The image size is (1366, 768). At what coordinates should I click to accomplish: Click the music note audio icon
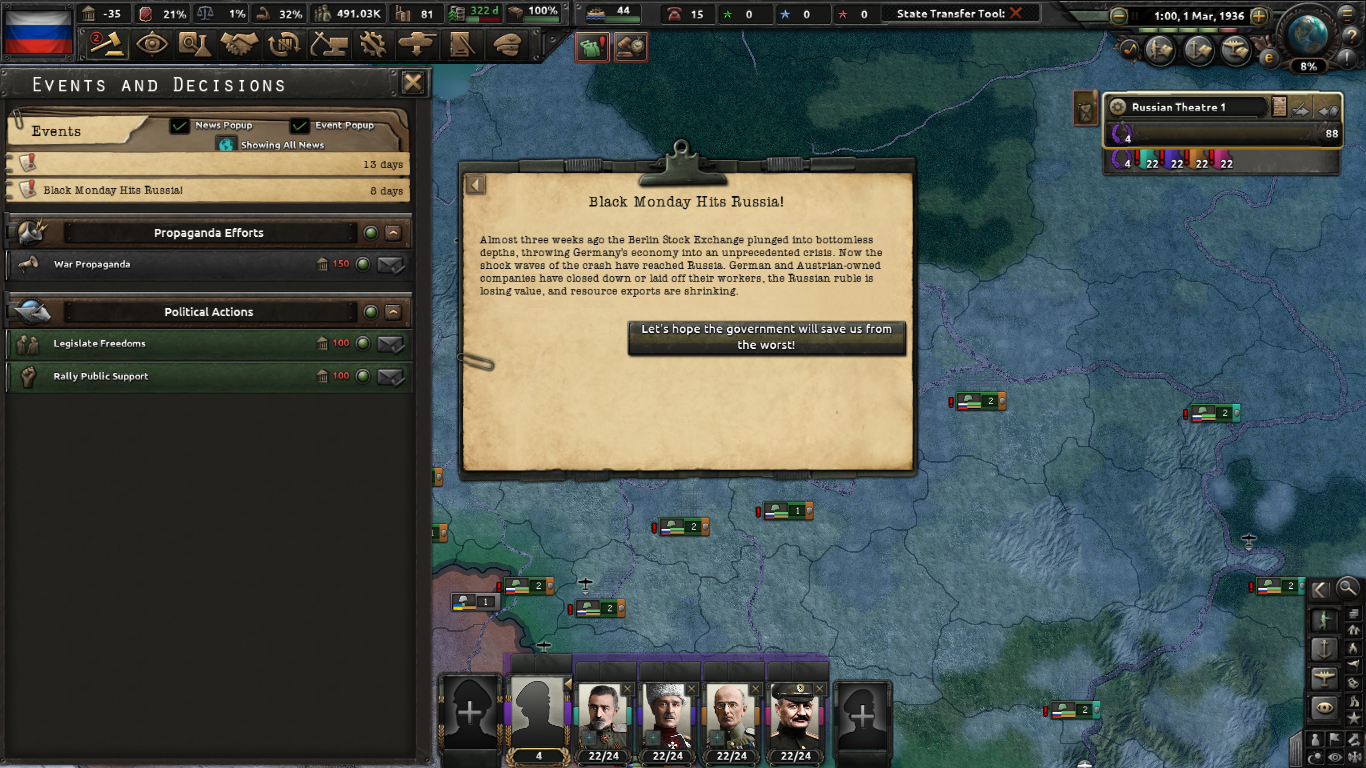pos(1130,48)
